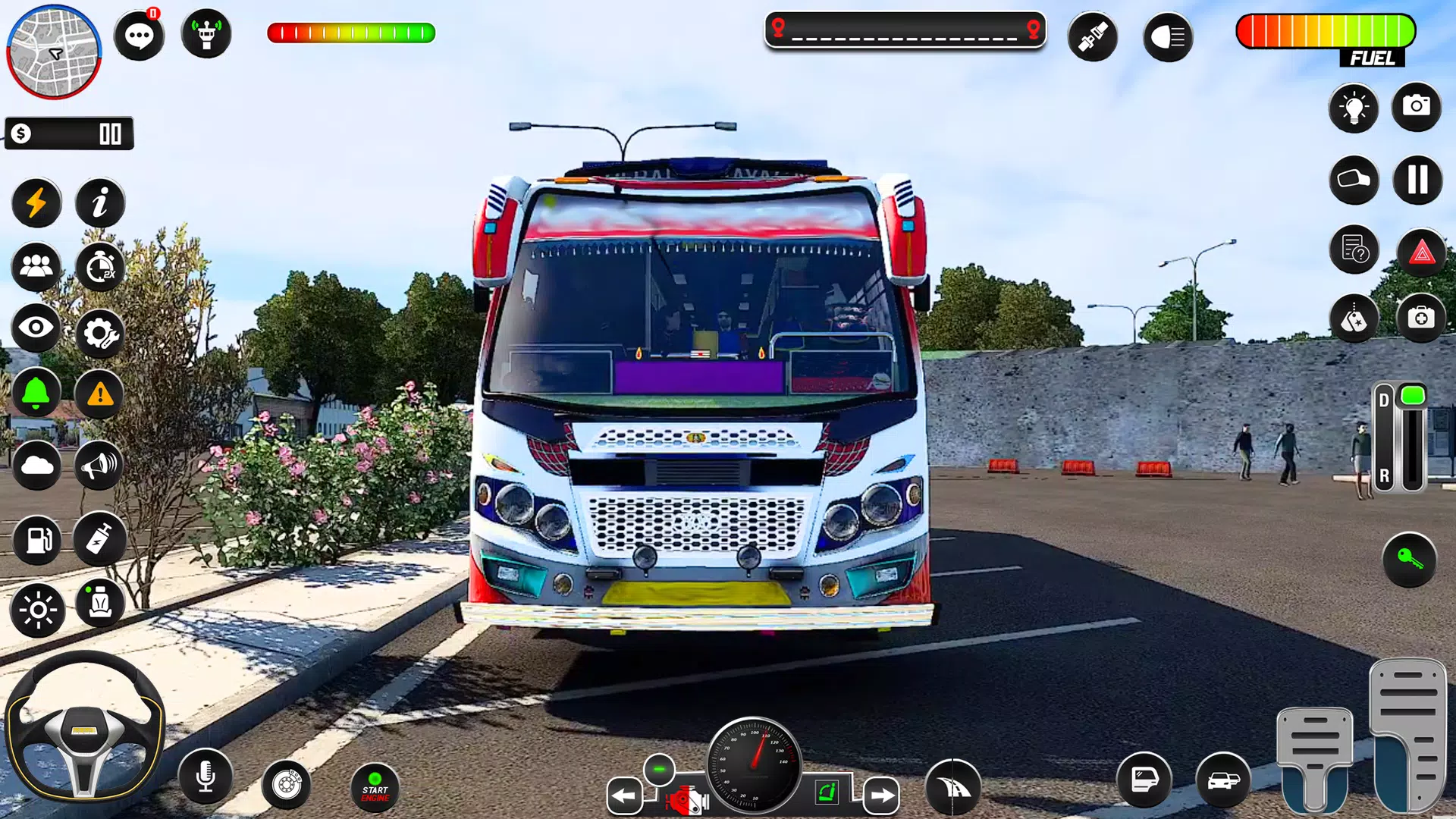The width and height of the screenshot is (1456, 819).
Task: Open the fuel pump station icon
Action: click(x=37, y=540)
